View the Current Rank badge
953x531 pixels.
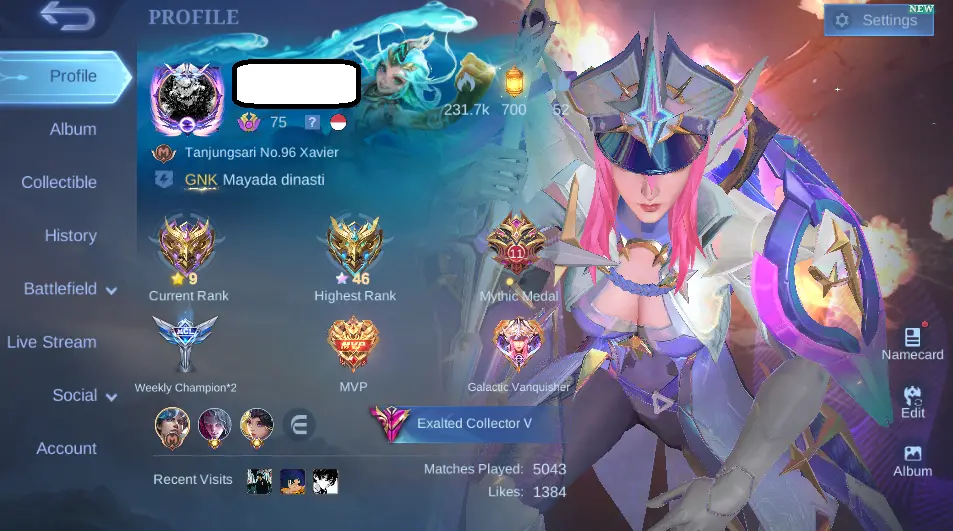187,247
